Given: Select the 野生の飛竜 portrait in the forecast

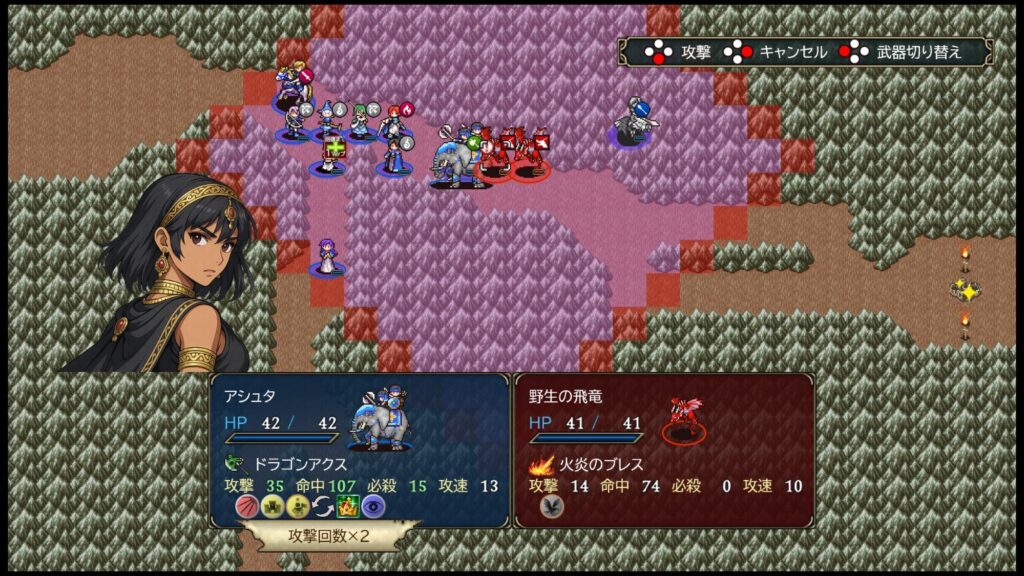Looking at the screenshot, I should pos(683,418).
